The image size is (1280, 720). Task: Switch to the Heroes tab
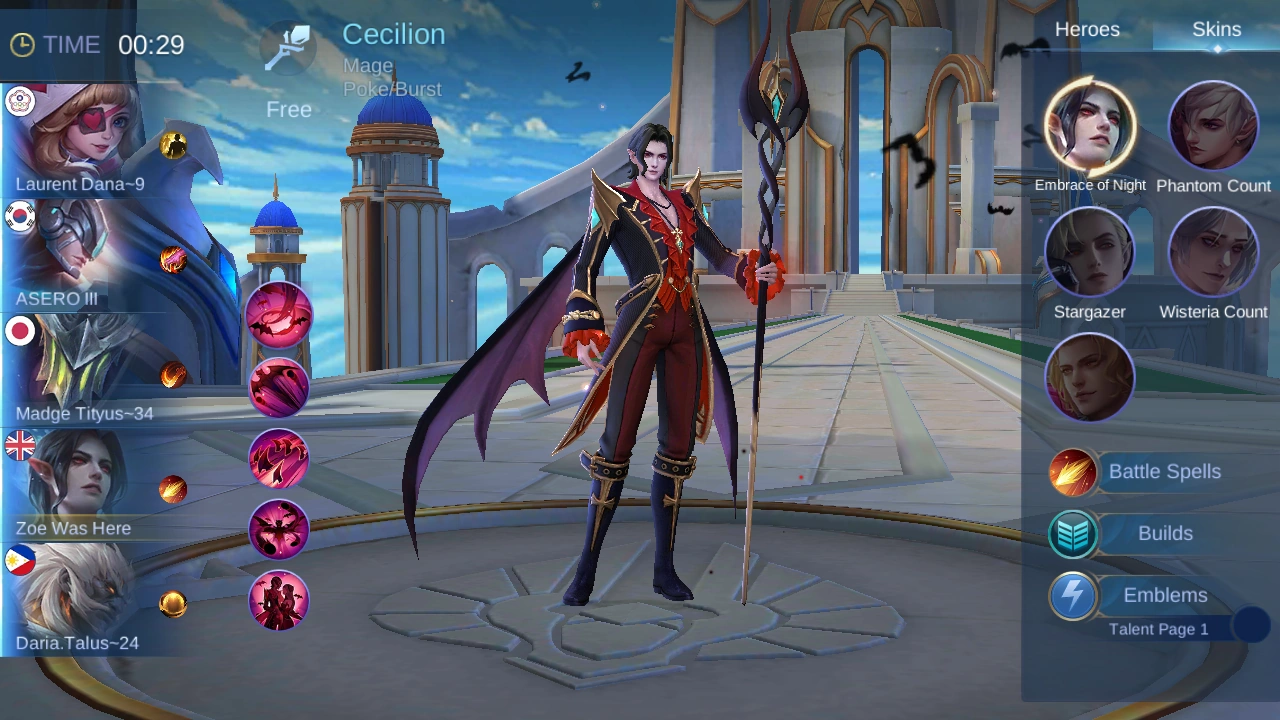1087,29
